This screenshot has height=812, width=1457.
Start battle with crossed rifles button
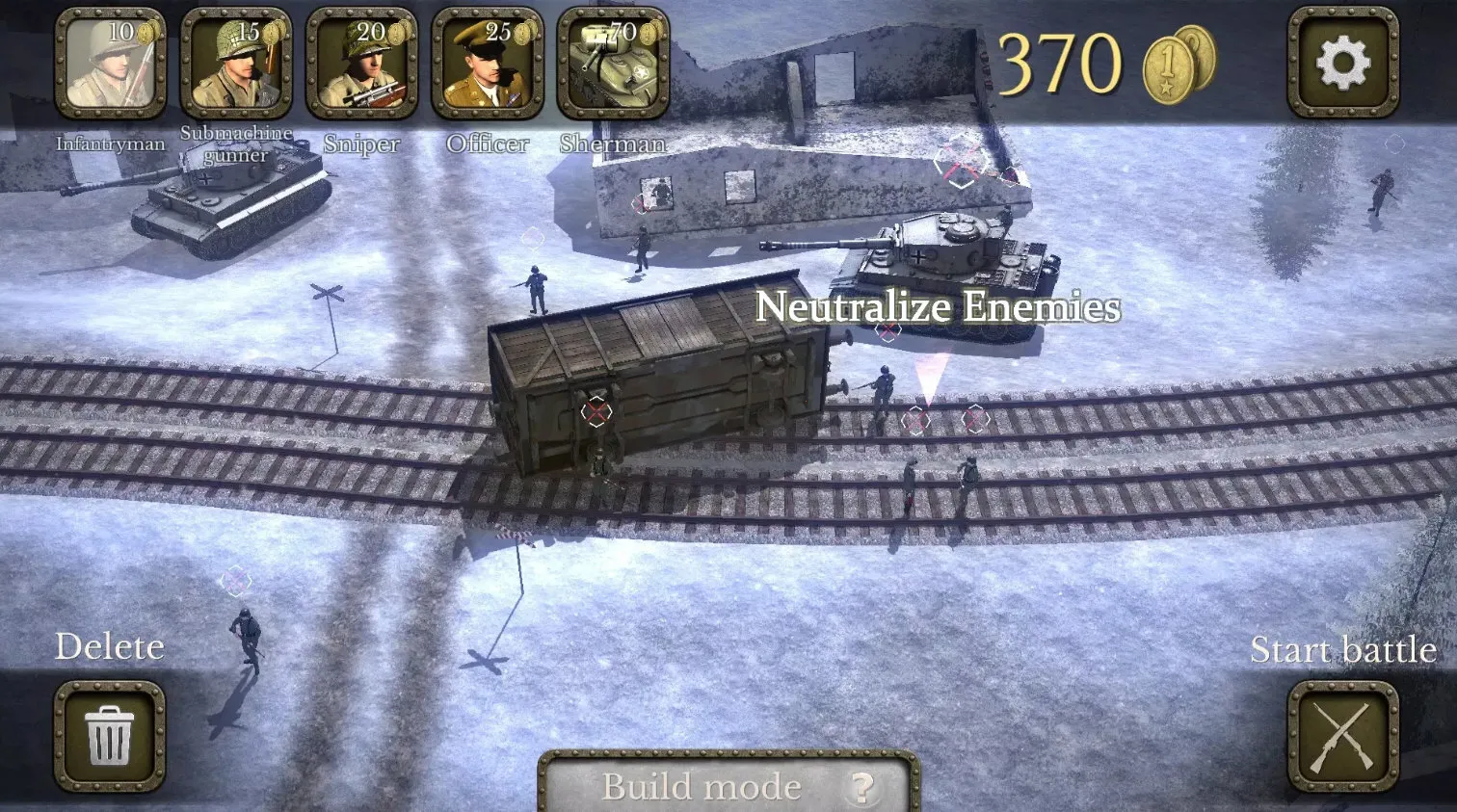coord(1343,737)
